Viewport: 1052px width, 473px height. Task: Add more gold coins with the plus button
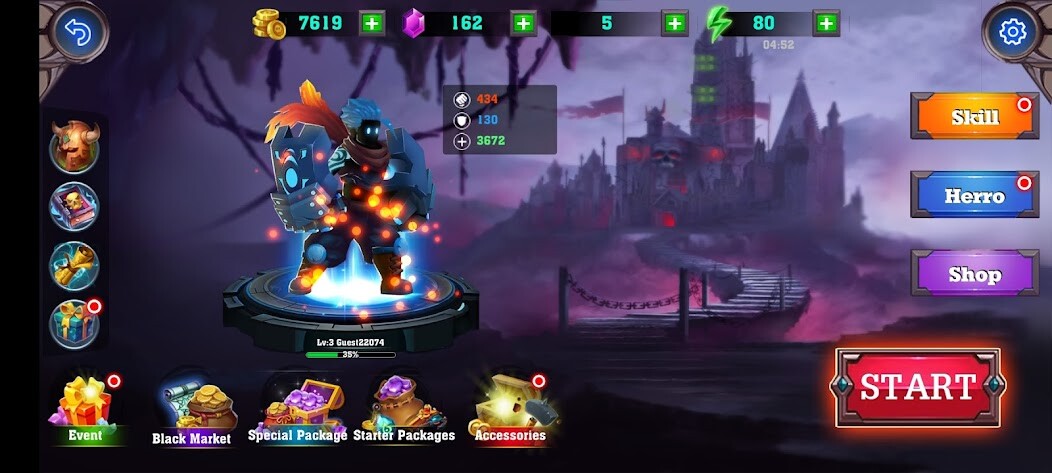click(371, 23)
